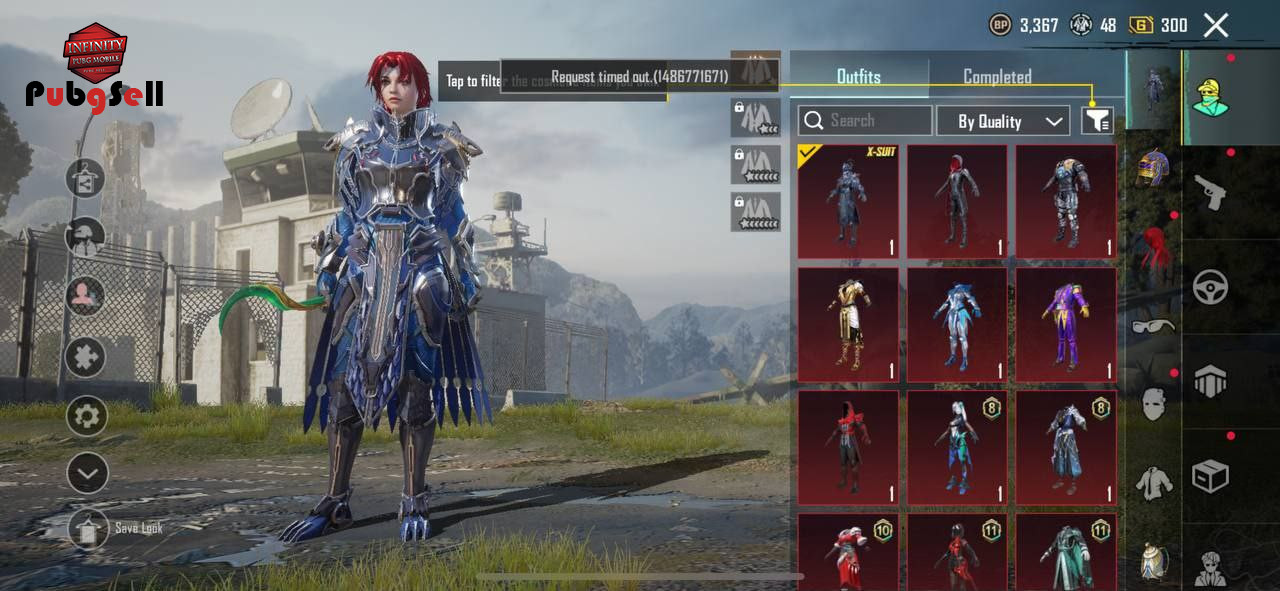Select the Outfits tab
The image size is (1280, 591).
click(x=858, y=77)
